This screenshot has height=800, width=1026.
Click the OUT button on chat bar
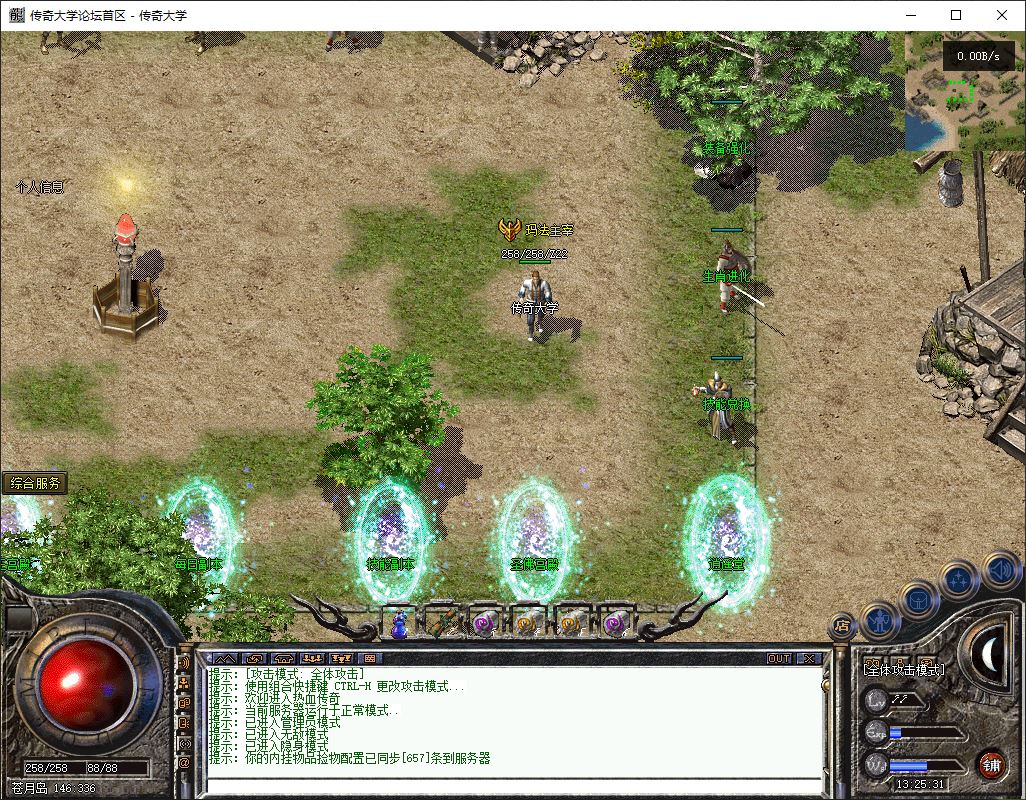pos(779,658)
